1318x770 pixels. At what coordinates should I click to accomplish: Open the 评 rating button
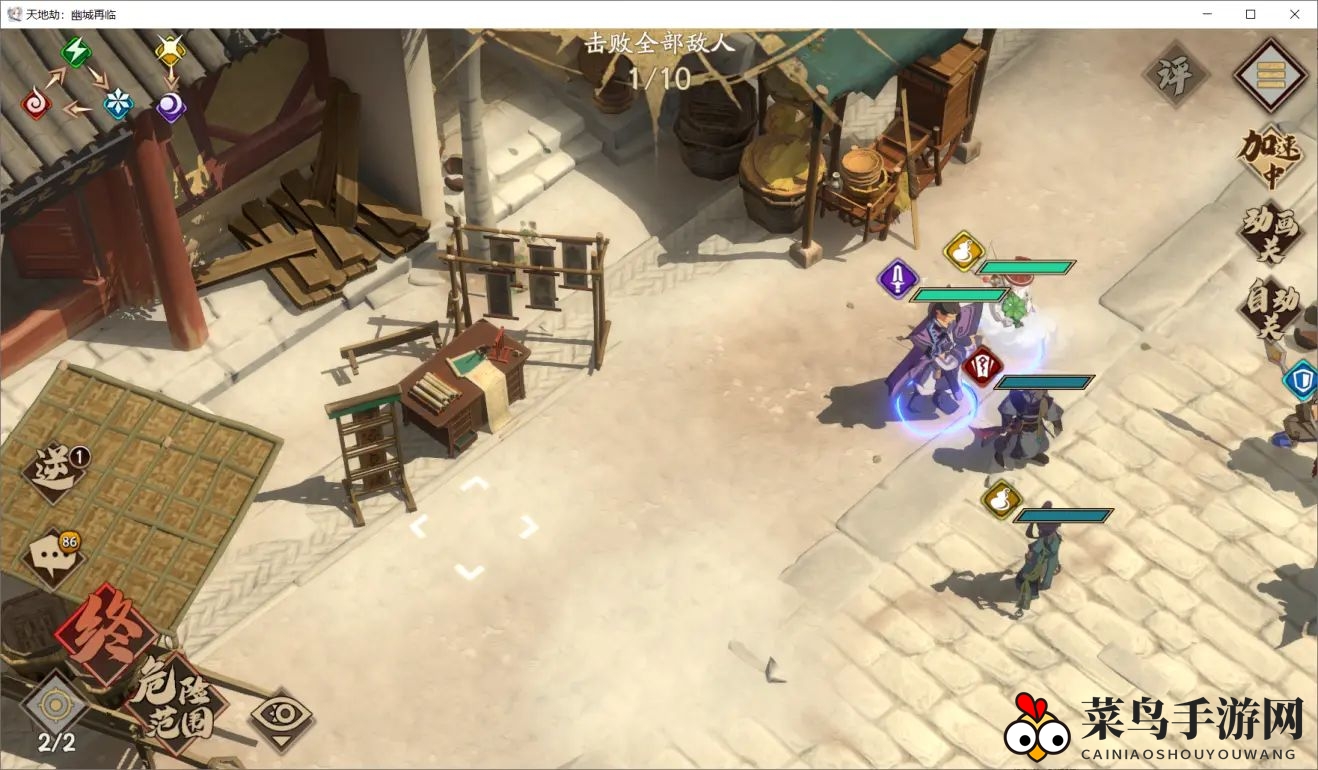click(x=1175, y=73)
